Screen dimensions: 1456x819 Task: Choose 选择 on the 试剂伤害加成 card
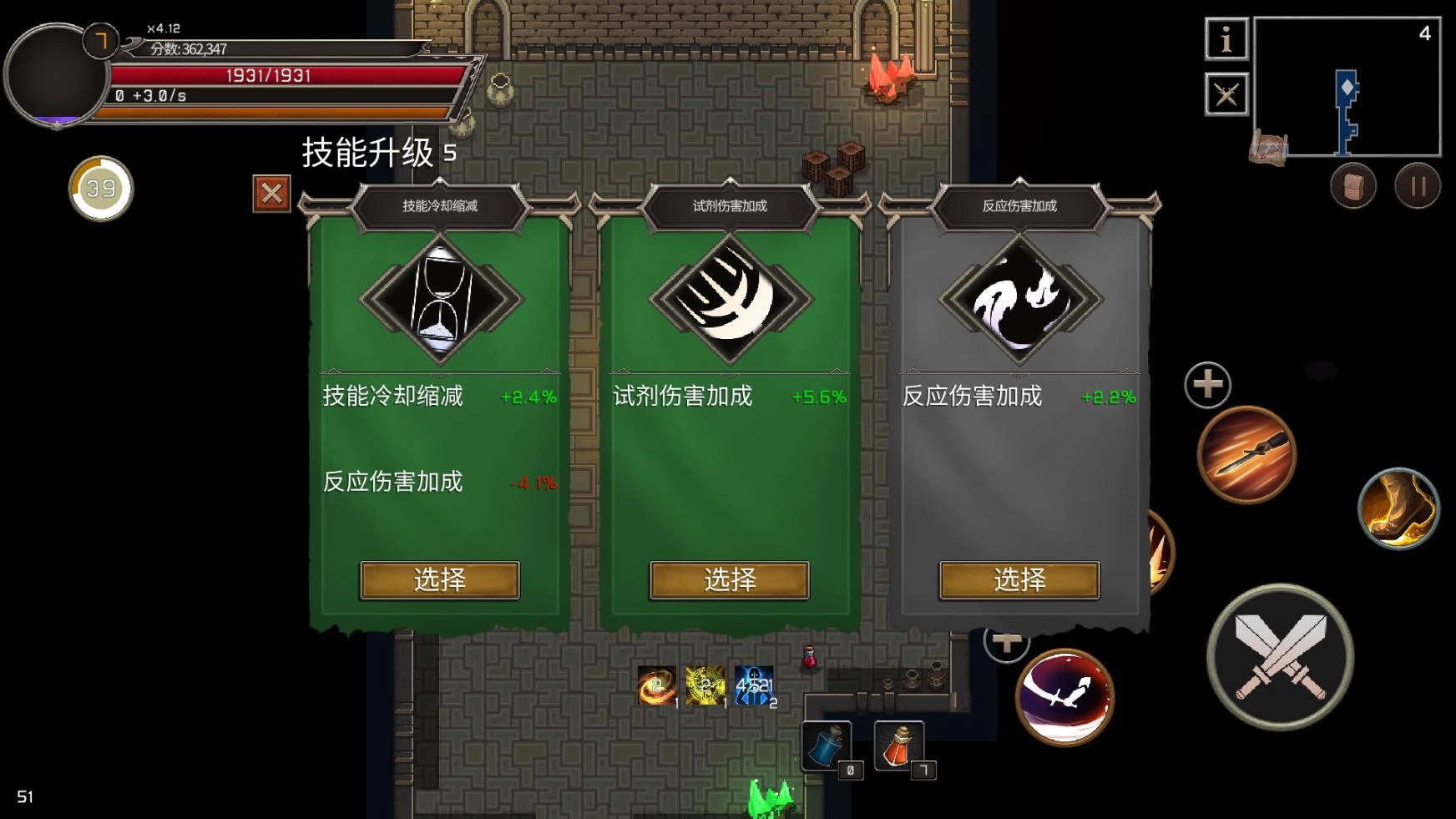[x=730, y=579]
